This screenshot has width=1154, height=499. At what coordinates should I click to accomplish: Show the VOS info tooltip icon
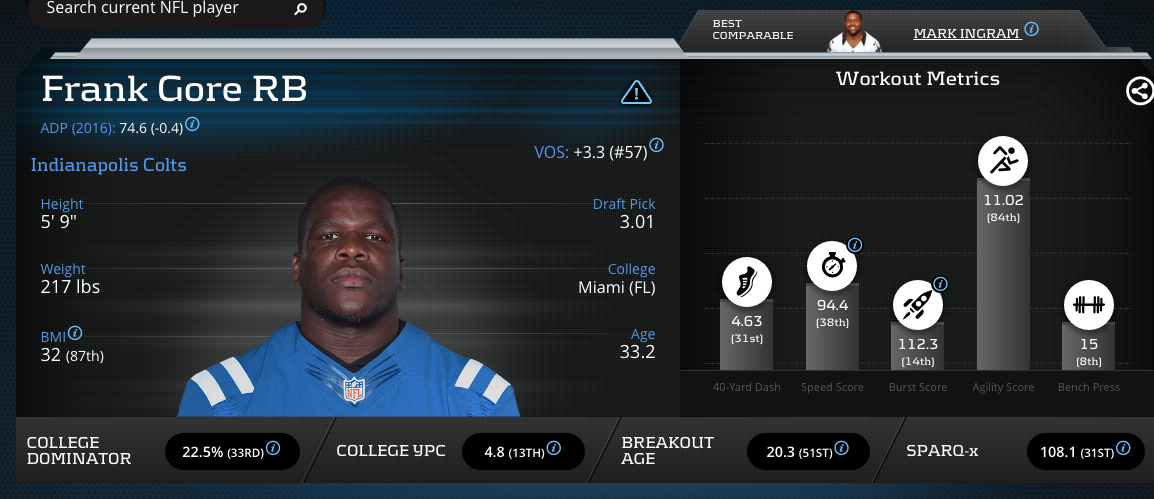(657, 146)
